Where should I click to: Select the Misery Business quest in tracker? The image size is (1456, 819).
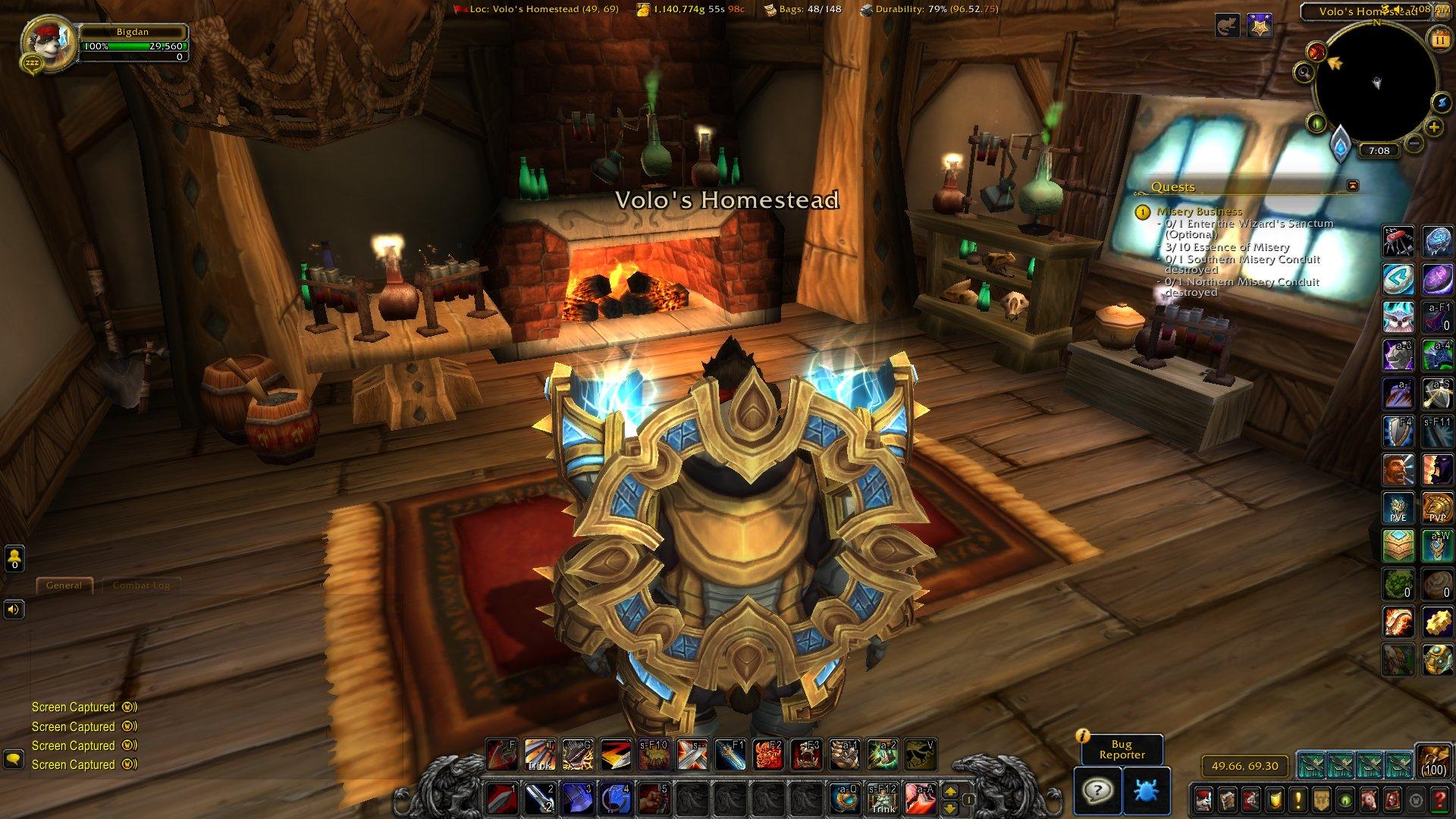[x=1199, y=212]
